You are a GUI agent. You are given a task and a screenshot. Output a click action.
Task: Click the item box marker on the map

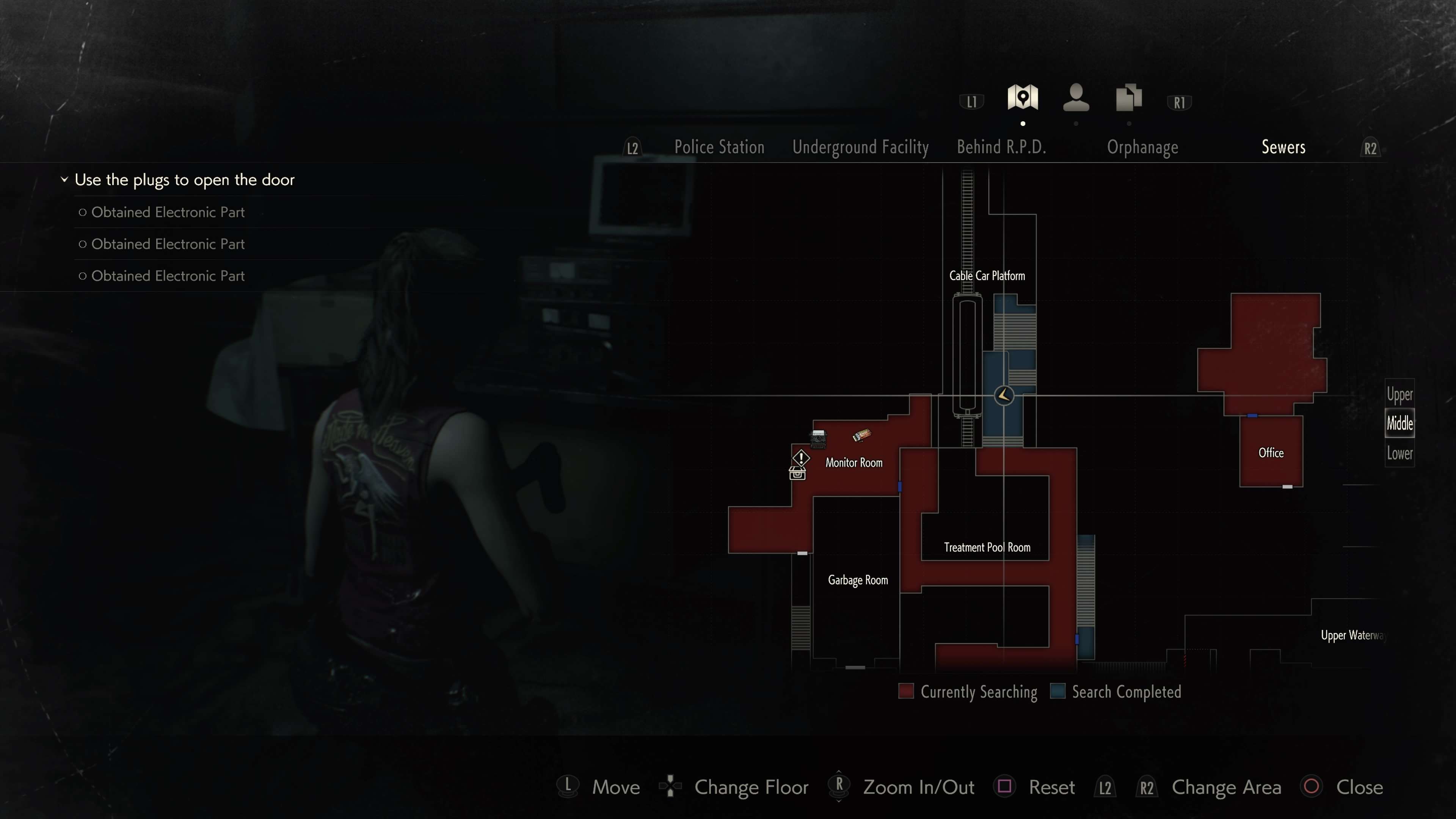797,474
